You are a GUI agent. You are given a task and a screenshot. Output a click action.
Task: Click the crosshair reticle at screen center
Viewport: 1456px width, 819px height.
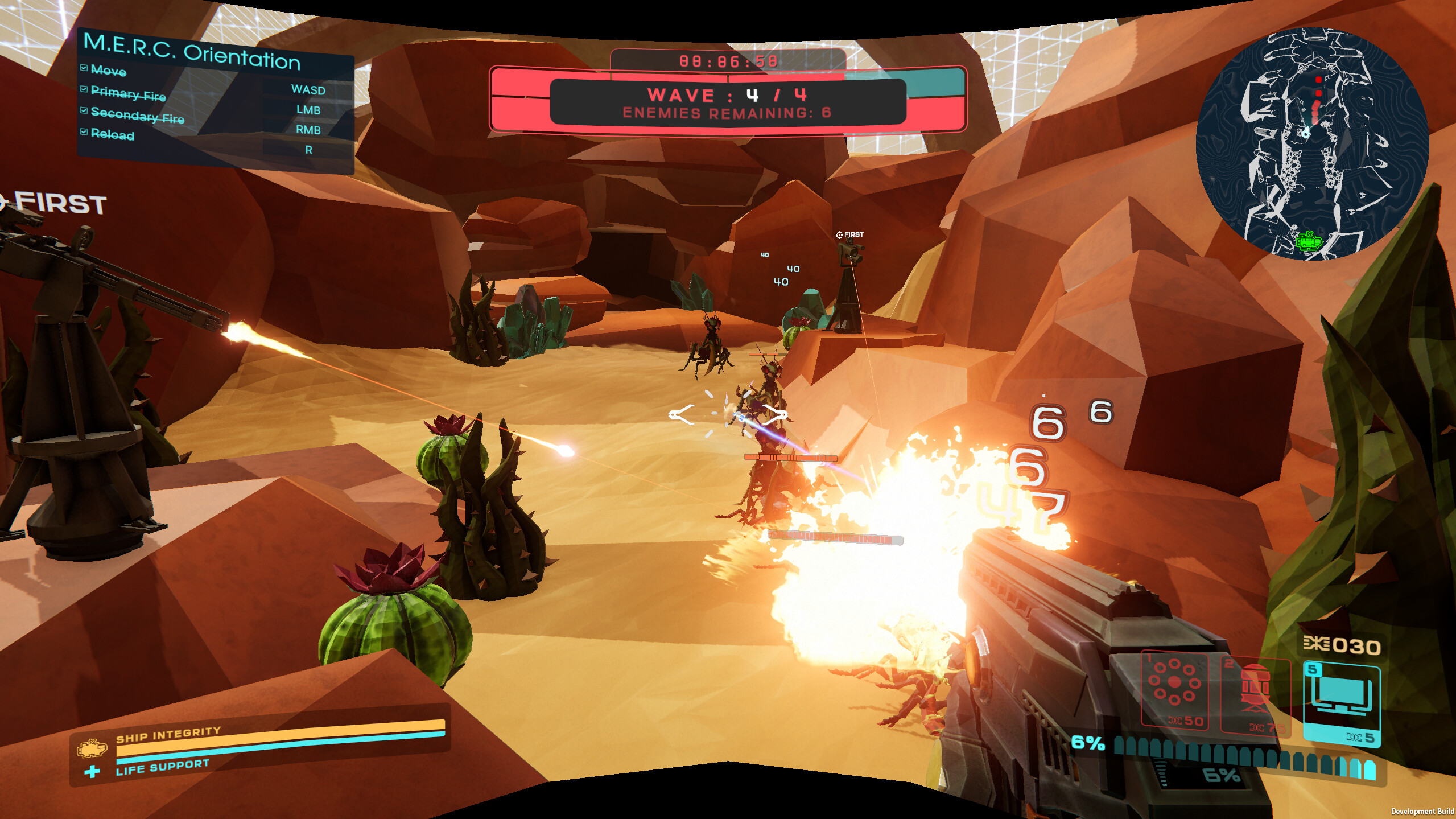point(728,415)
